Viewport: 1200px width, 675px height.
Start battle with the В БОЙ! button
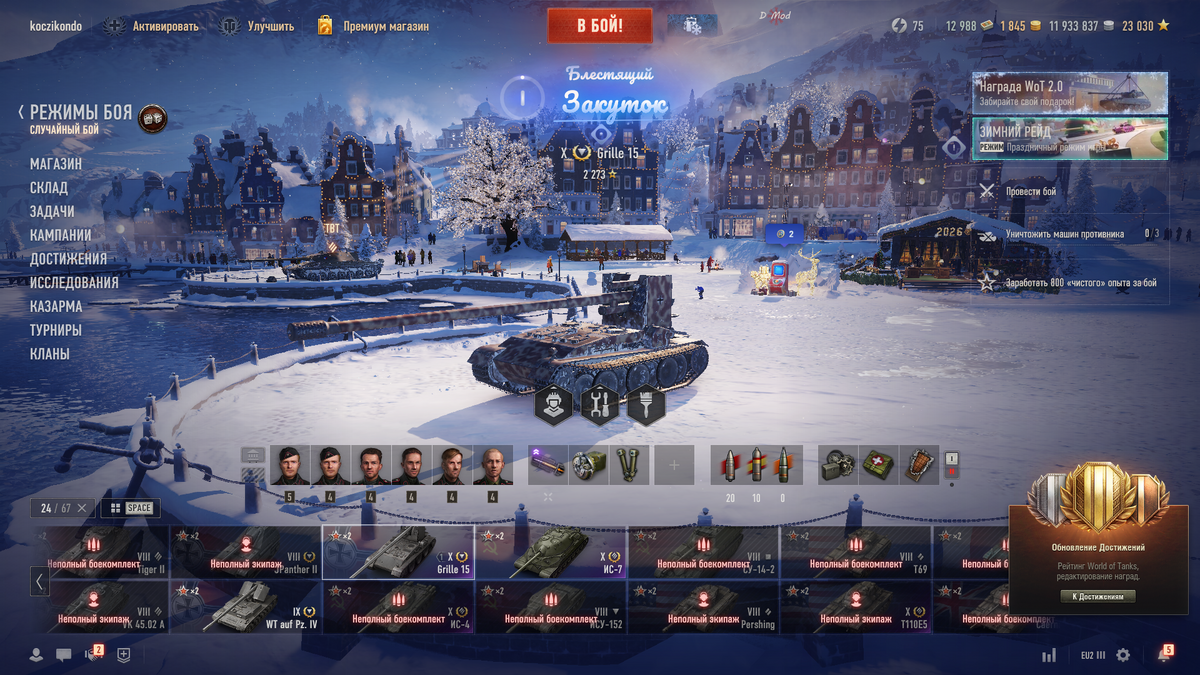pyautogui.click(x=599, y=26)
